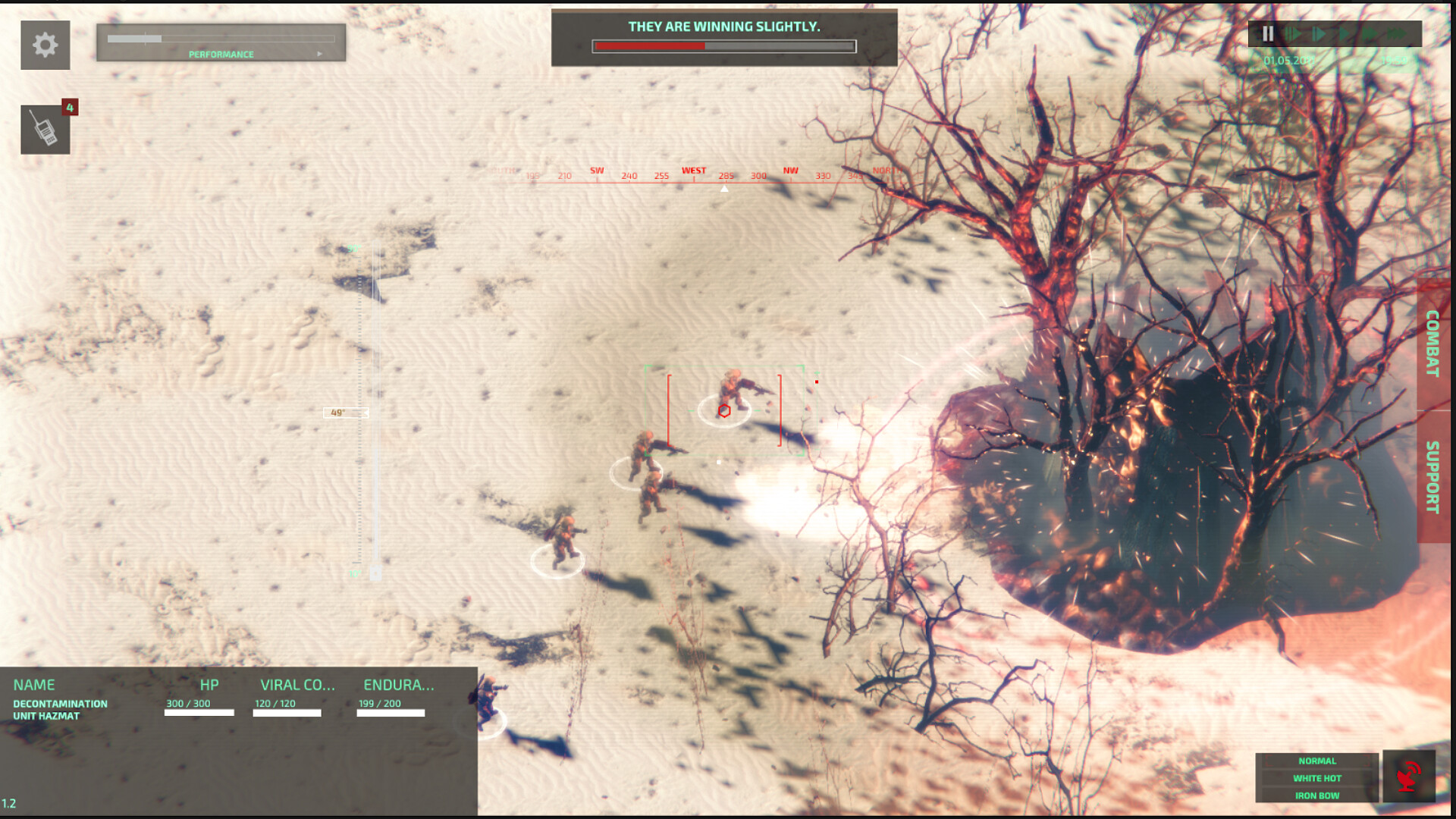Pause the game simulation

1268,33
